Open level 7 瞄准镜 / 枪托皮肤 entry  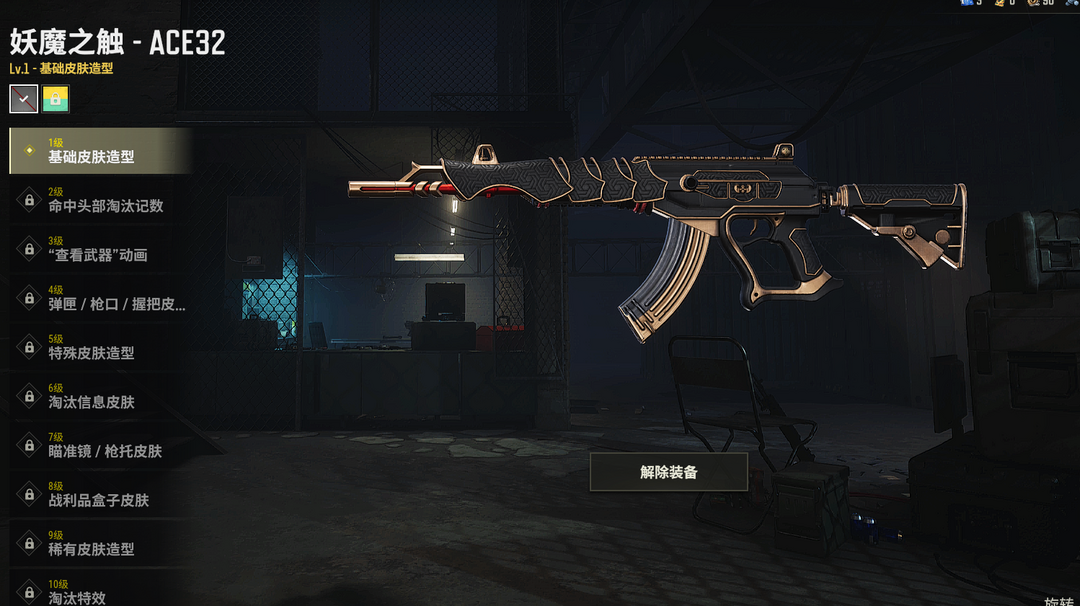point(100,445)
